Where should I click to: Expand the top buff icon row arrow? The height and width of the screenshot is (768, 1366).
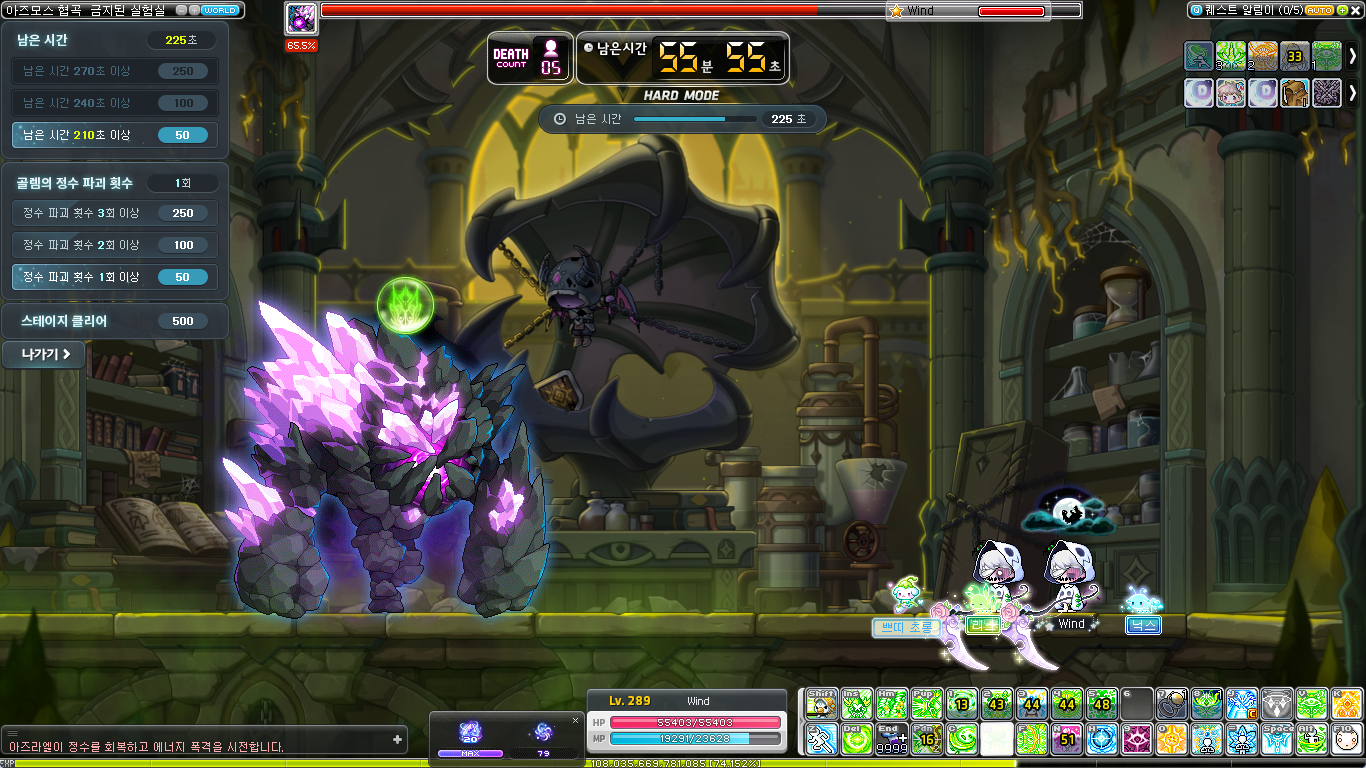pyautogui.click(x=1353, y=56)
